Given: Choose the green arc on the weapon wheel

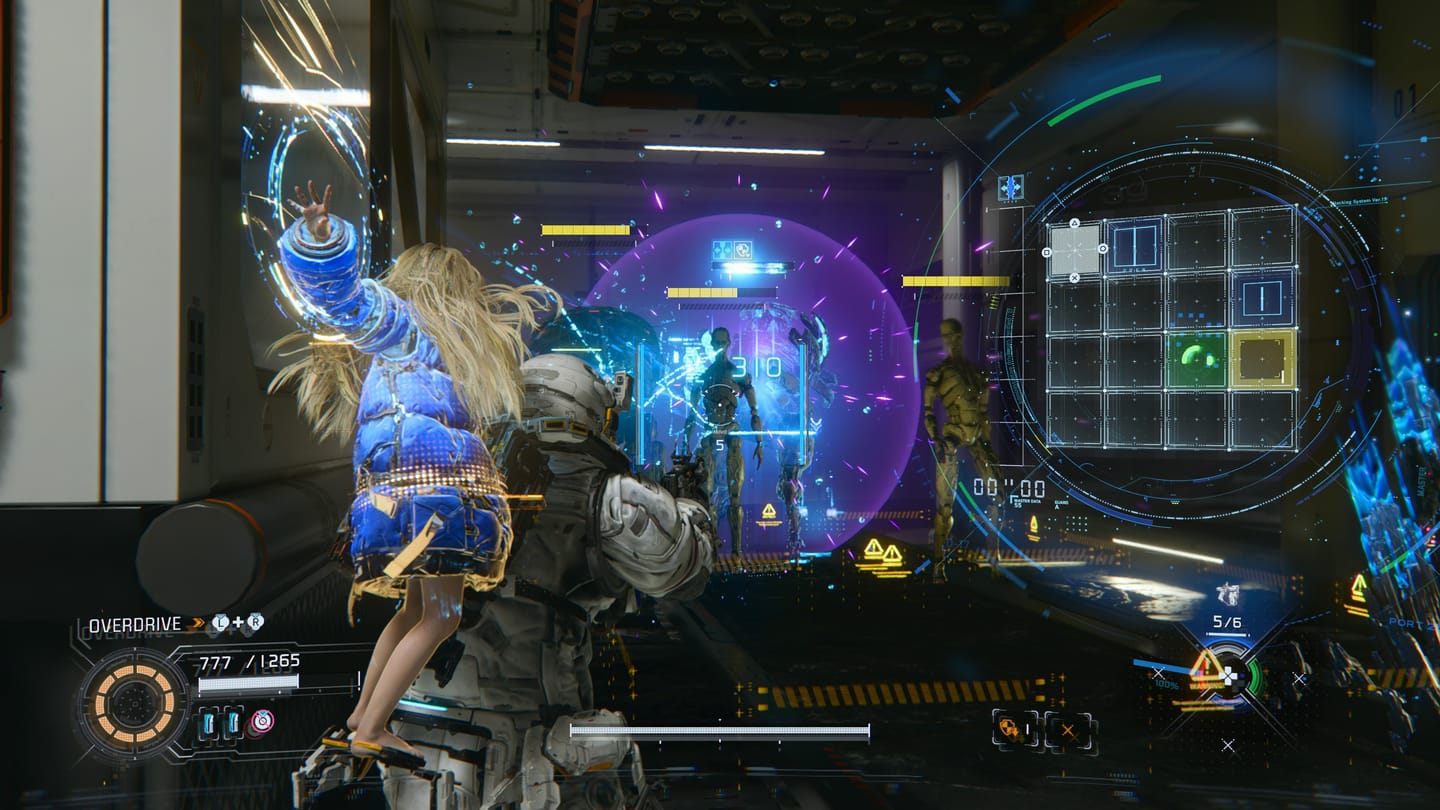Looking at the screenshot, I should click(x=1254, y=677).
